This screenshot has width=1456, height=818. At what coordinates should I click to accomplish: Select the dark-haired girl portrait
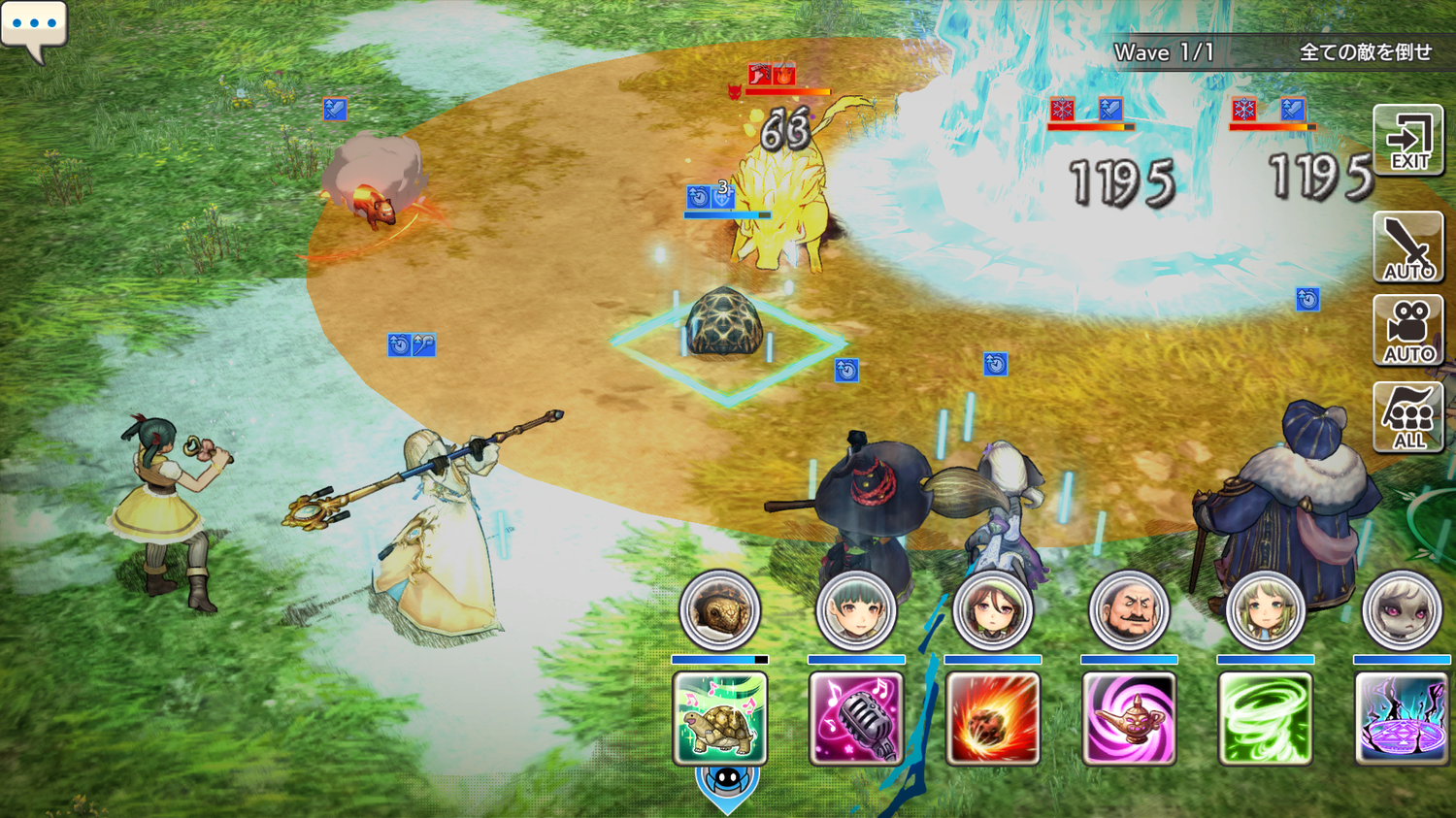[855, 610]
